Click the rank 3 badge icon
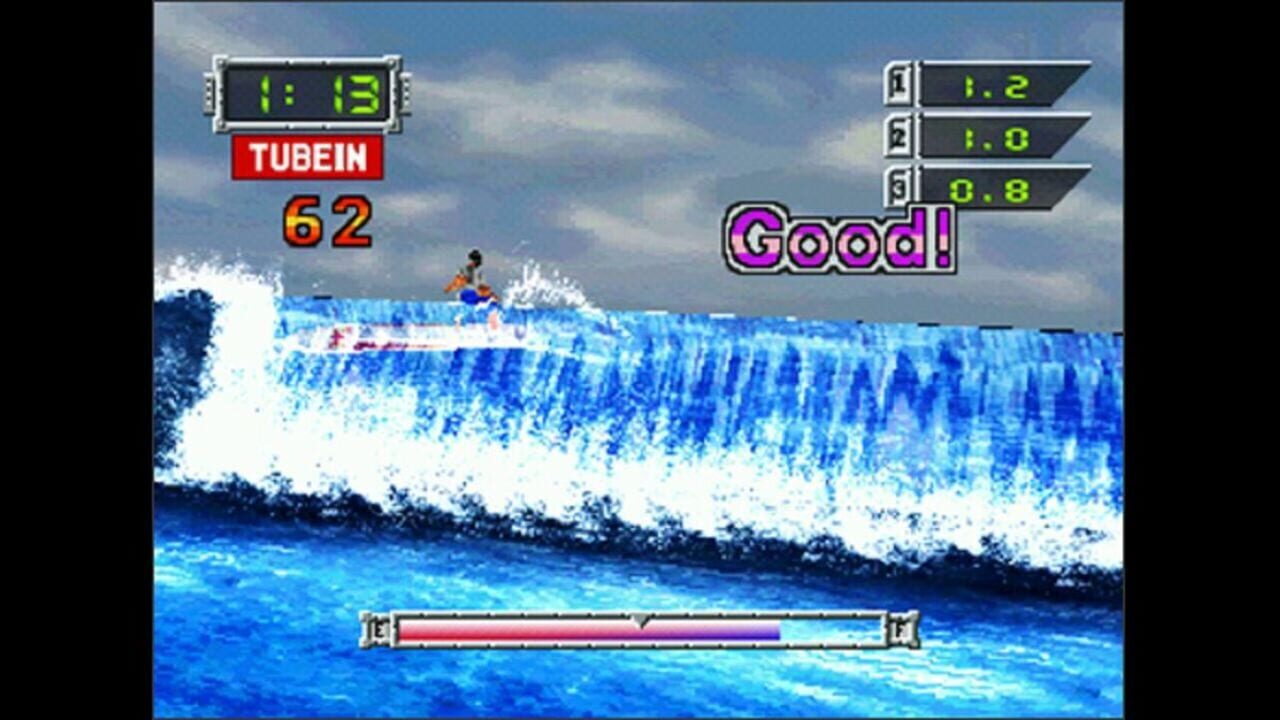The image size is (1280, 720). tap(896, 186)
